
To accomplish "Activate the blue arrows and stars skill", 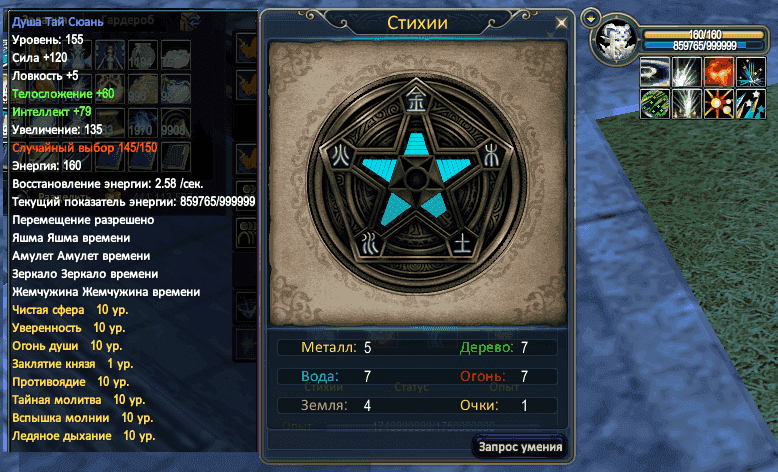I will point(749,102).
